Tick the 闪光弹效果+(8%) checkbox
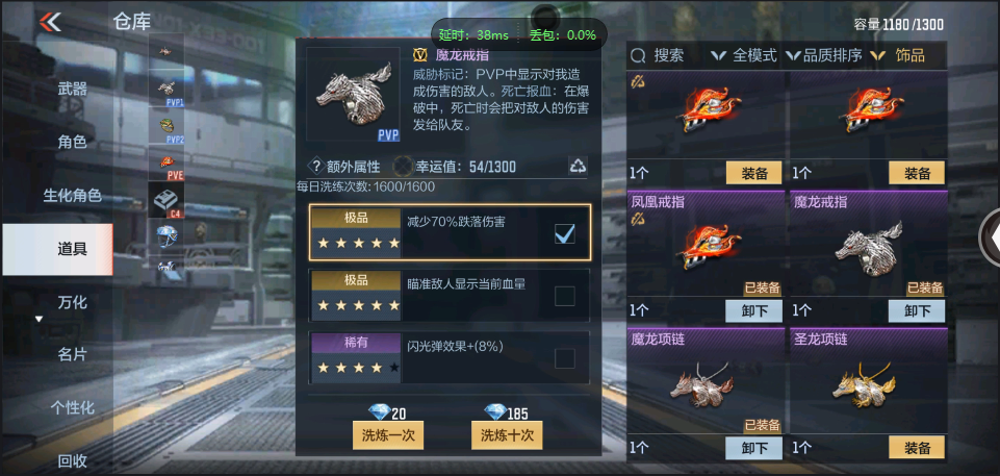This screenshot has width=1000, height=476. click(564, 358)
